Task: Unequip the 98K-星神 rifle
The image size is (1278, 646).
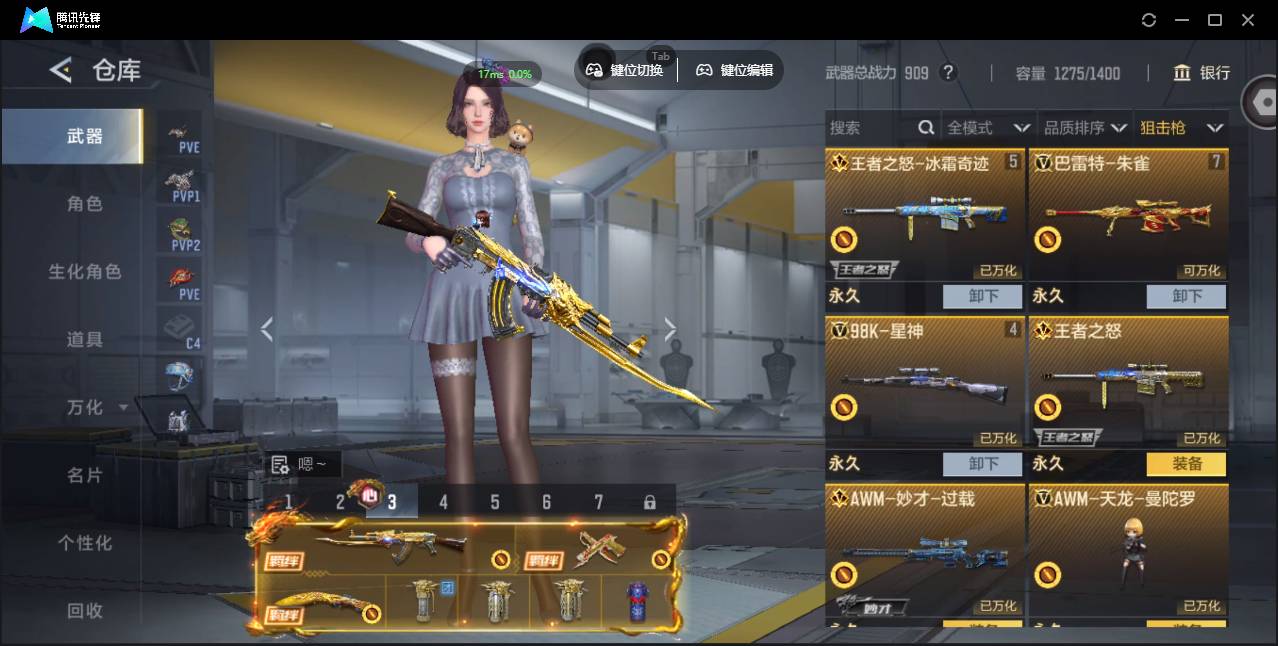Action: tap(982, 464)
